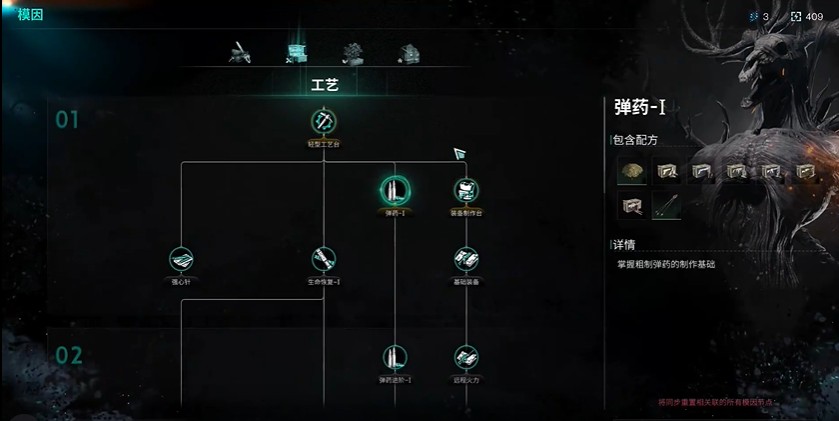View the arrows recipe icon
Viewport: 839px width, 421px height.
pyautogui.click(x=666, y=206)
